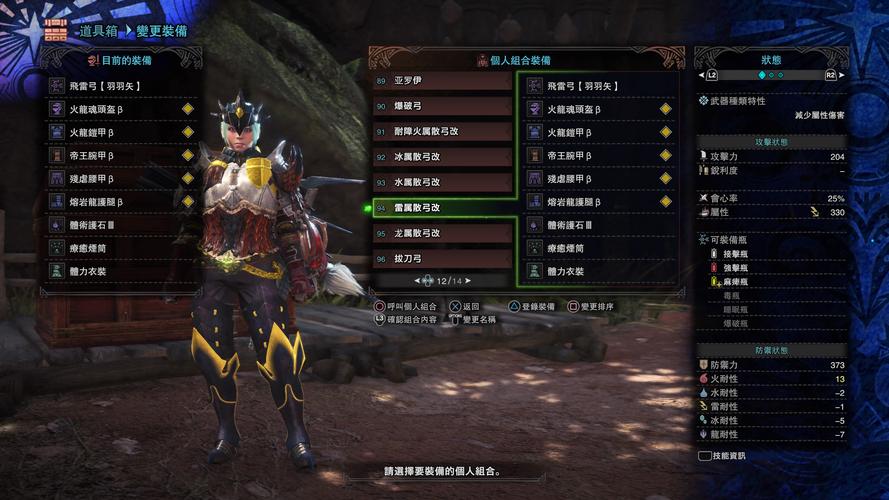Select 體術護石III in the 目前的裝備 panel
The height and width of the screenshot is (500, 889).
point(122,225)
